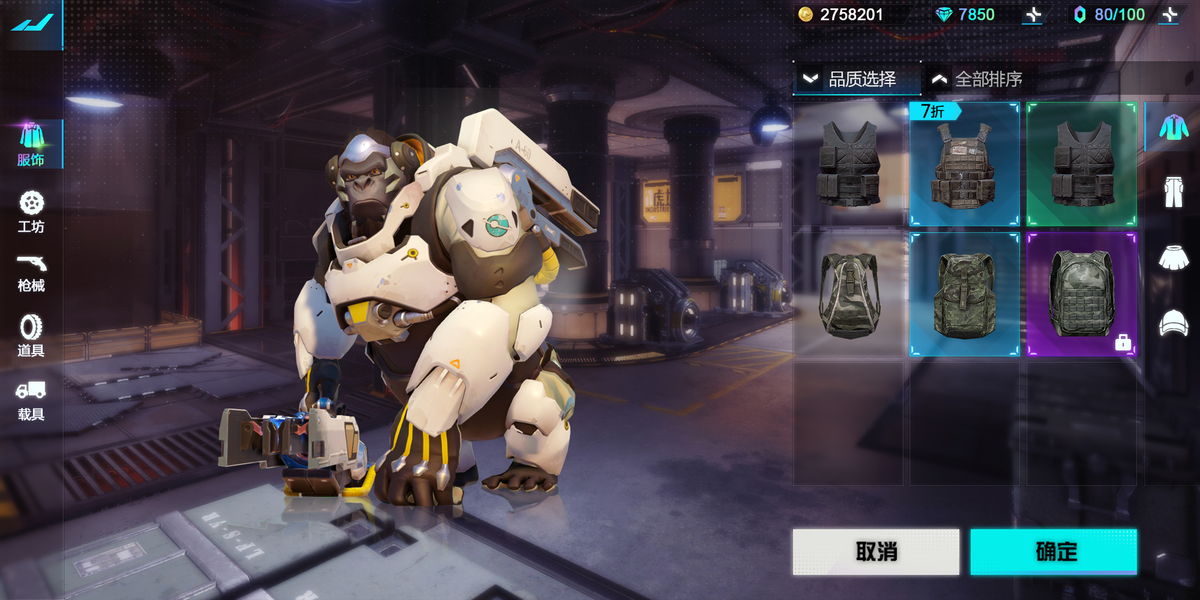Pick the grey-slot backpack item

pos(848,294)
